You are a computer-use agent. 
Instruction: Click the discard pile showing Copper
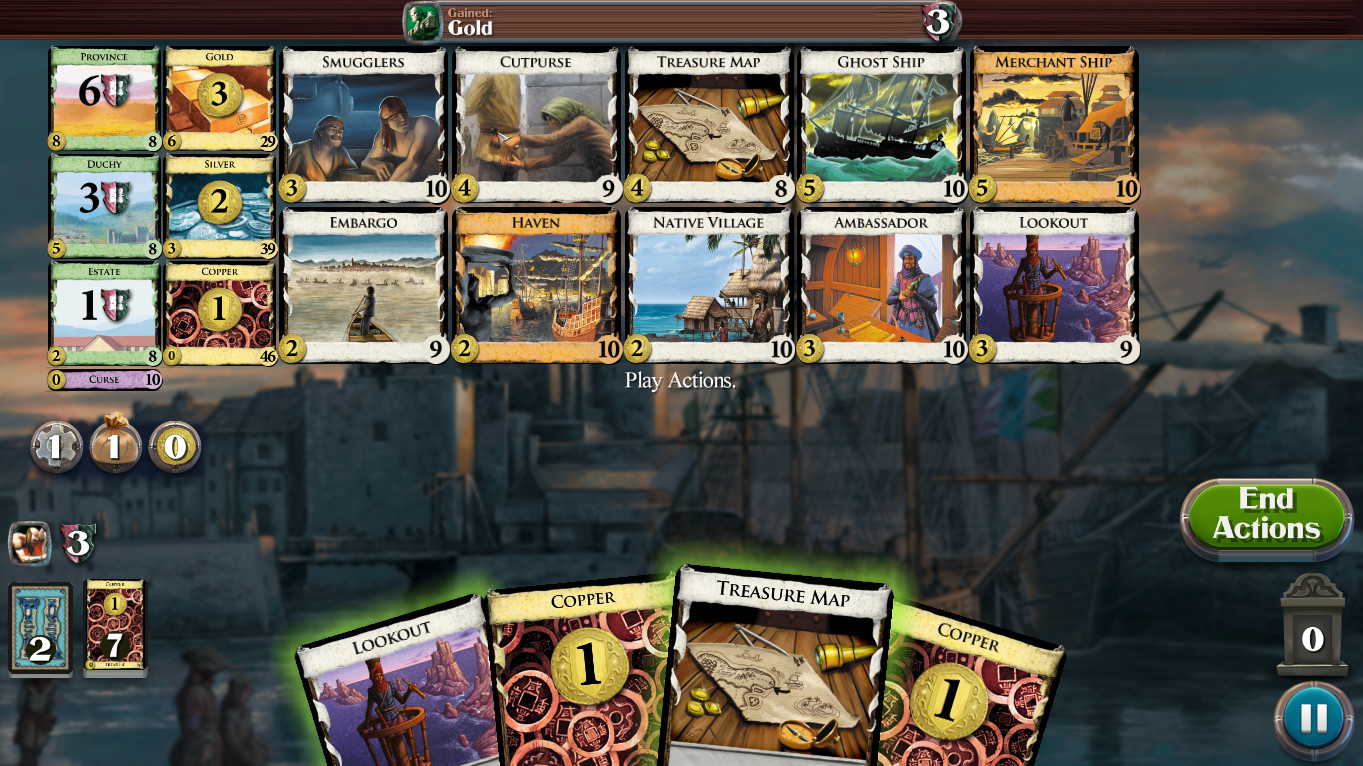tap(114, 628)
